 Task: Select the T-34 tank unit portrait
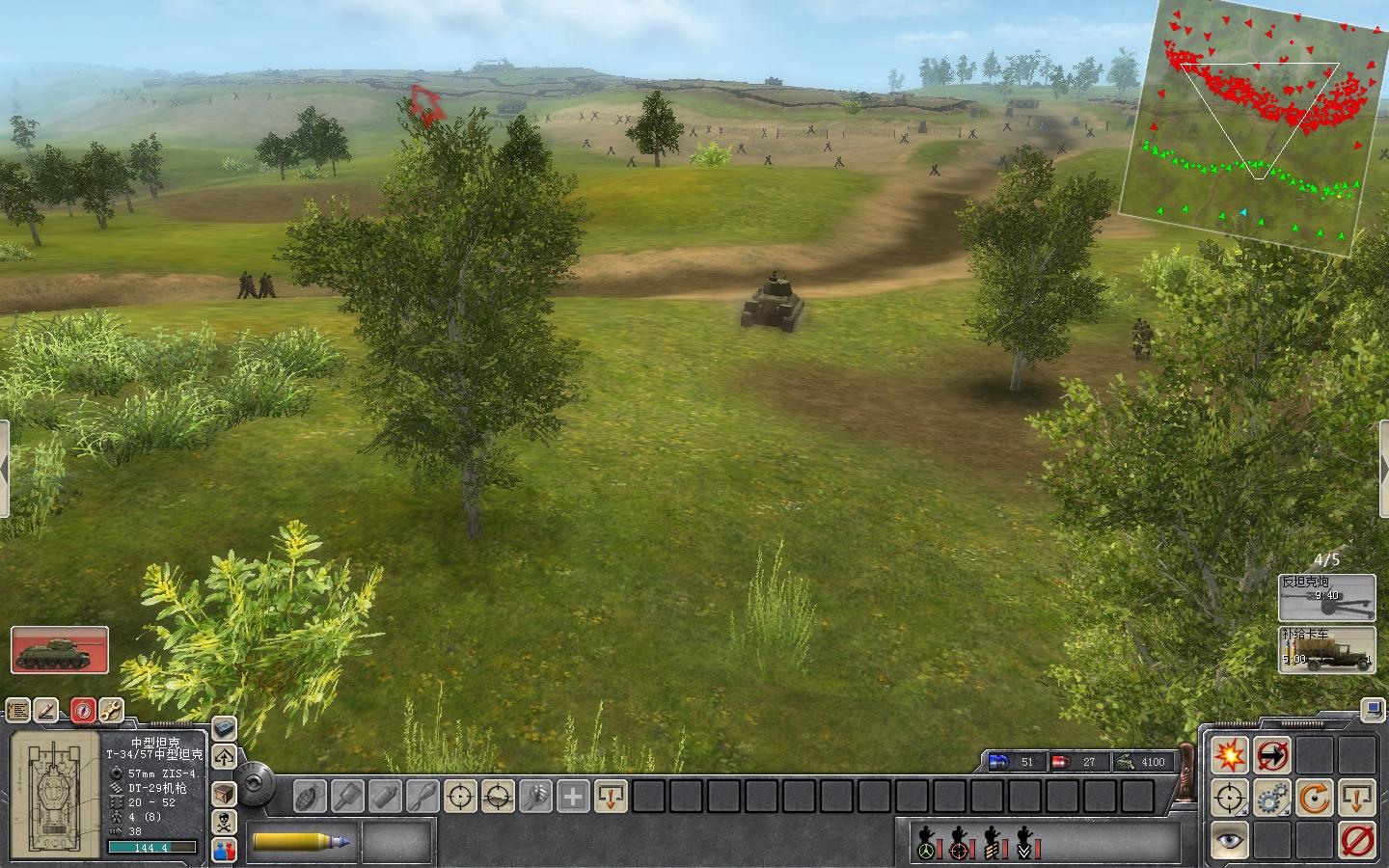tap(60, 650)
